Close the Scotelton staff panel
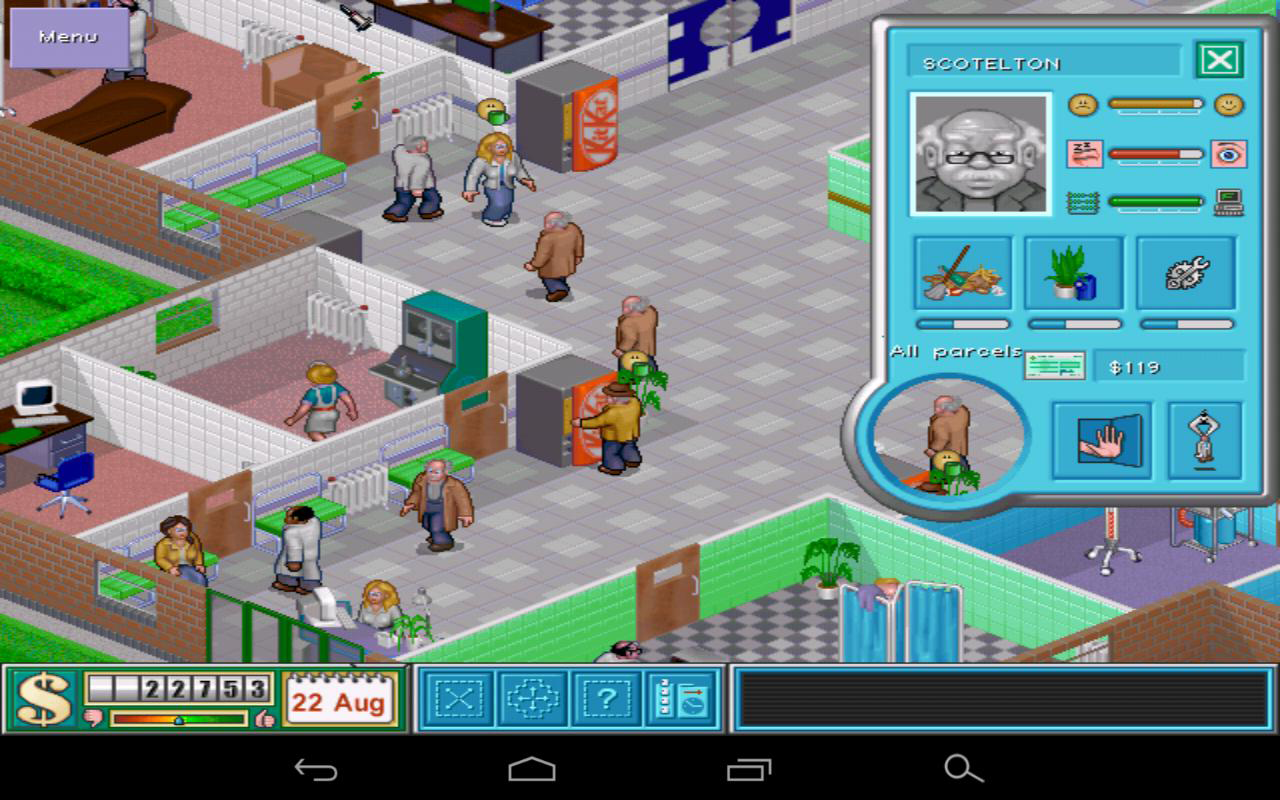This screenshot has height=800, width=1280. (x=1218, y=59)
